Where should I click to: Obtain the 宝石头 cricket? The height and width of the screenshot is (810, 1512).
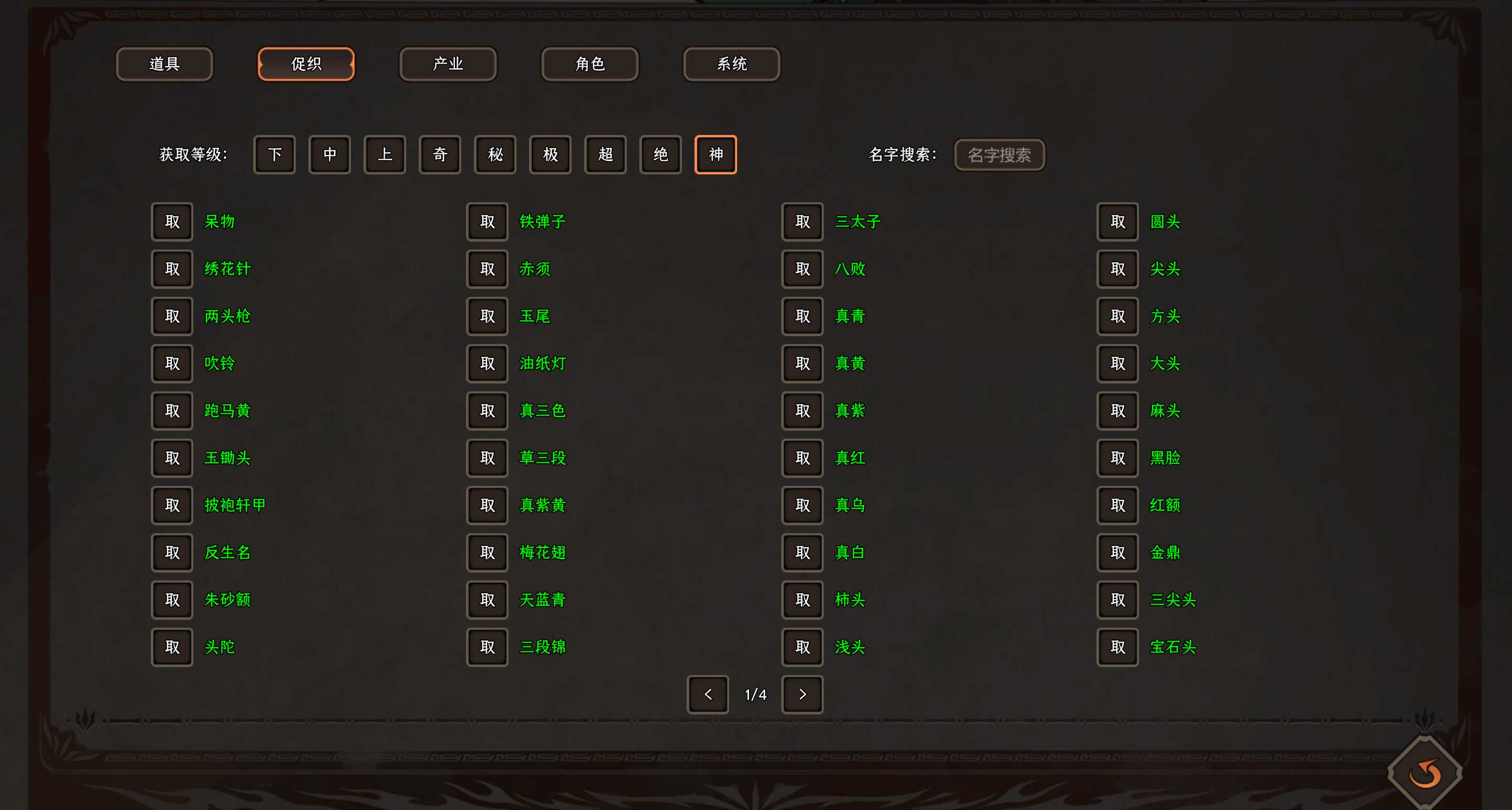(1117, 647)
